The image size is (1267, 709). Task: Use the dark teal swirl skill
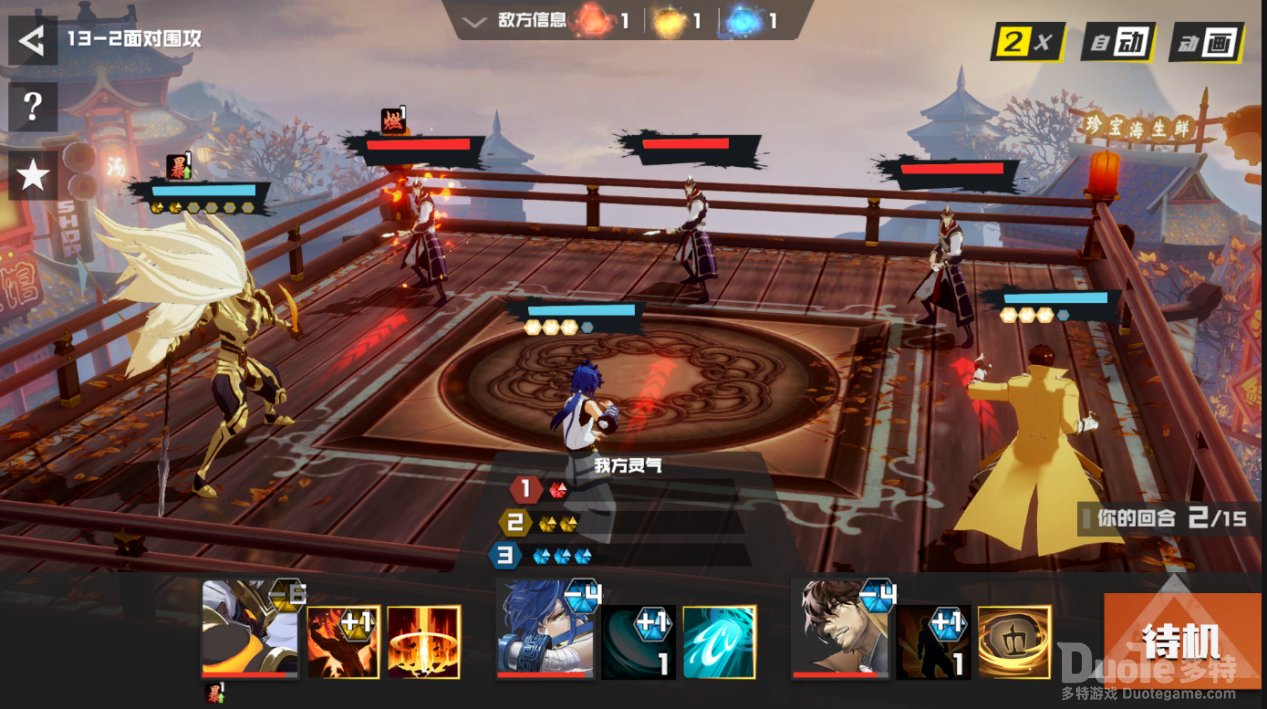click(638, 642)
